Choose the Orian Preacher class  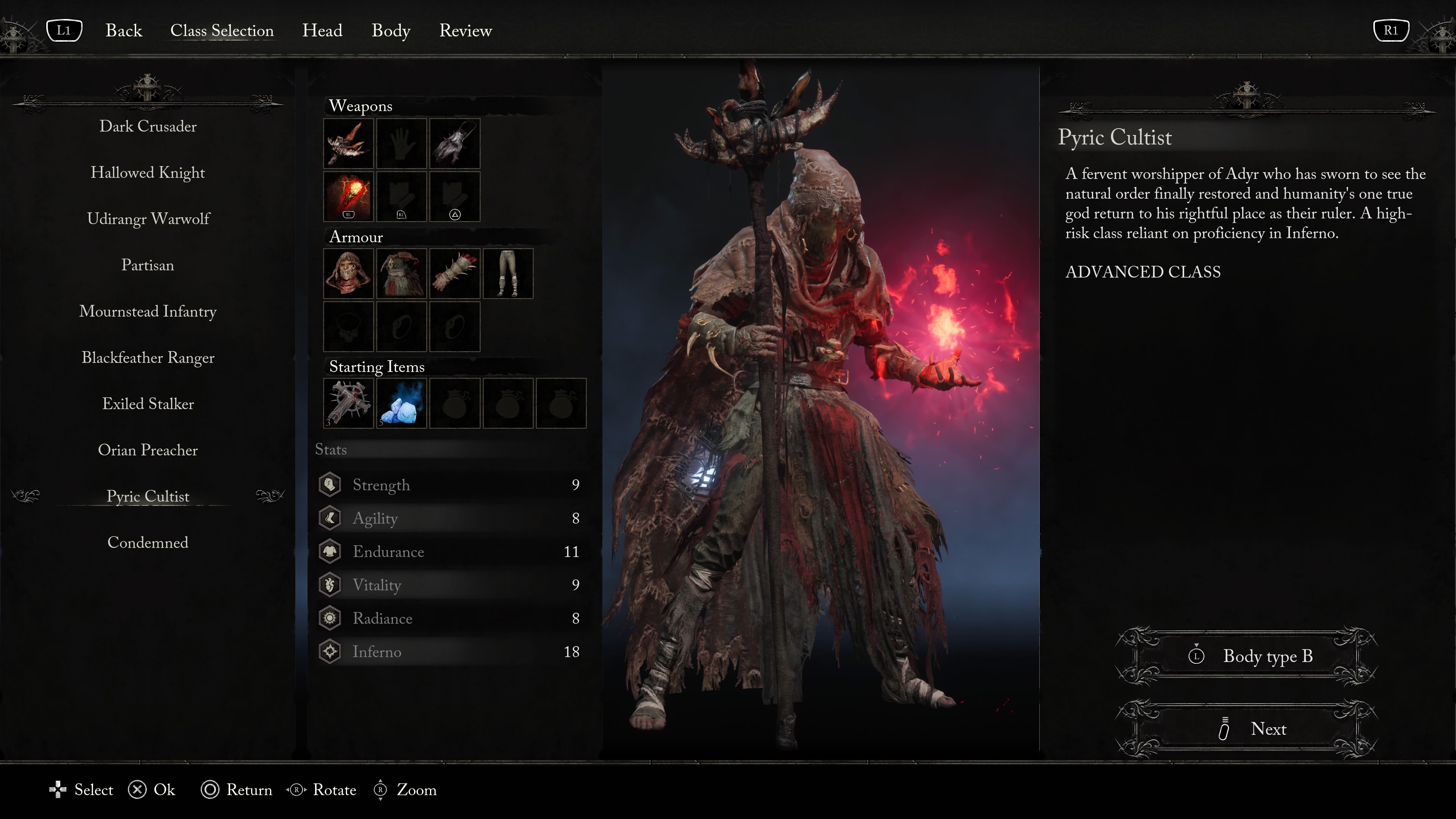click(x=147, y=450)
